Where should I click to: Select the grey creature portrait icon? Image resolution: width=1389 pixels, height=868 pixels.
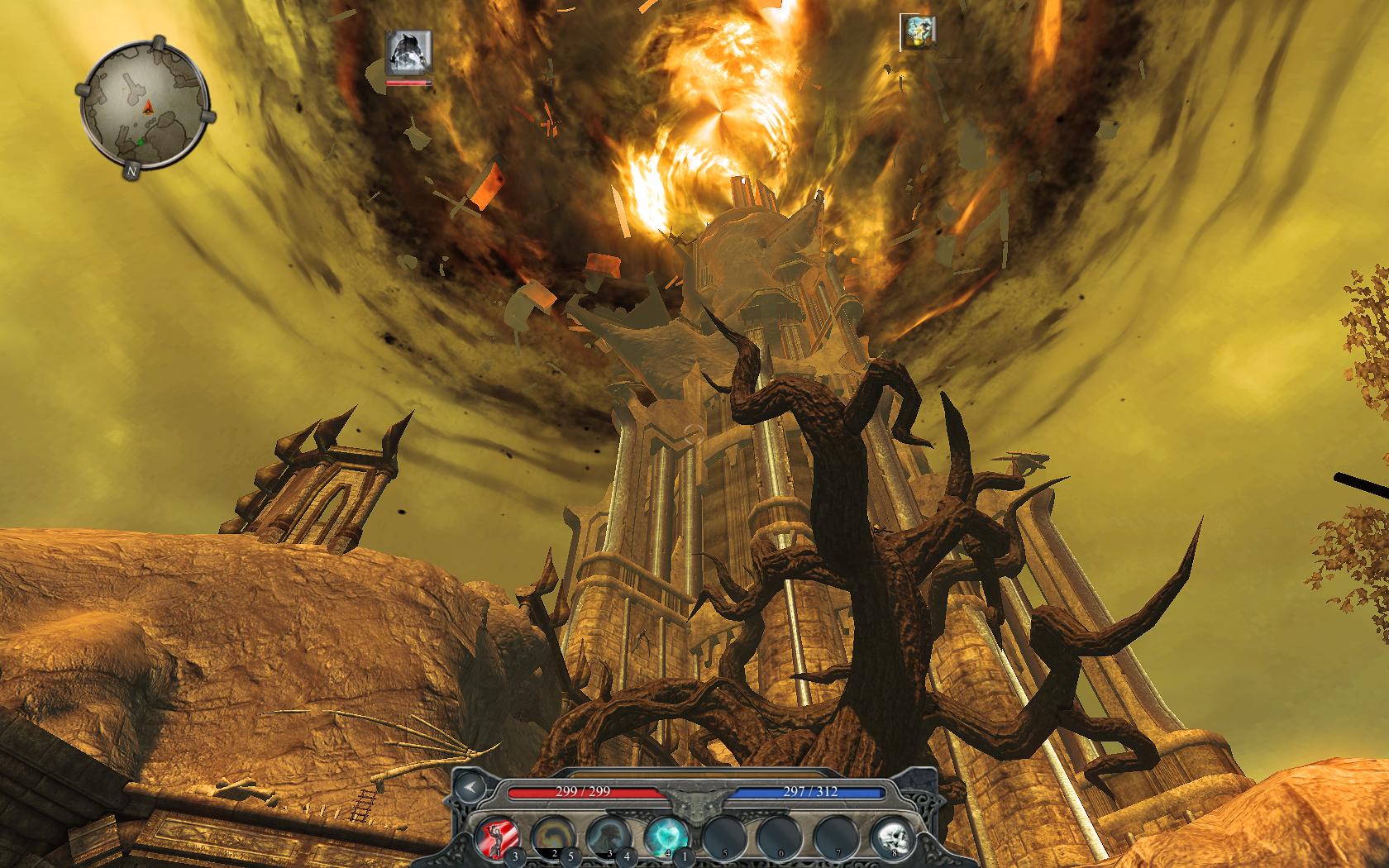(x=409, y=52)
